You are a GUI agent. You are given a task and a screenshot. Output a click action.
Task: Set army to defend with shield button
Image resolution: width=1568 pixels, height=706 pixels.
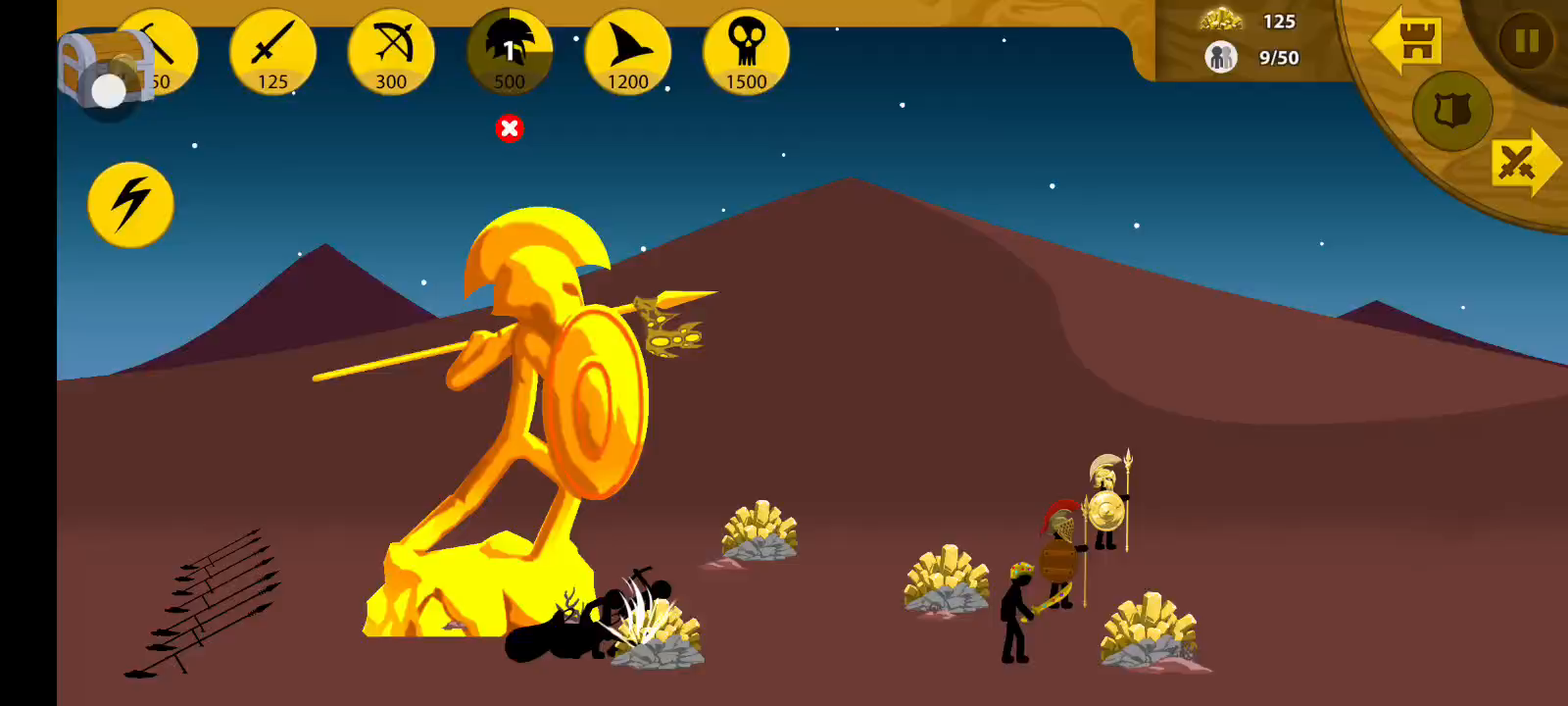click(1452, 111)
